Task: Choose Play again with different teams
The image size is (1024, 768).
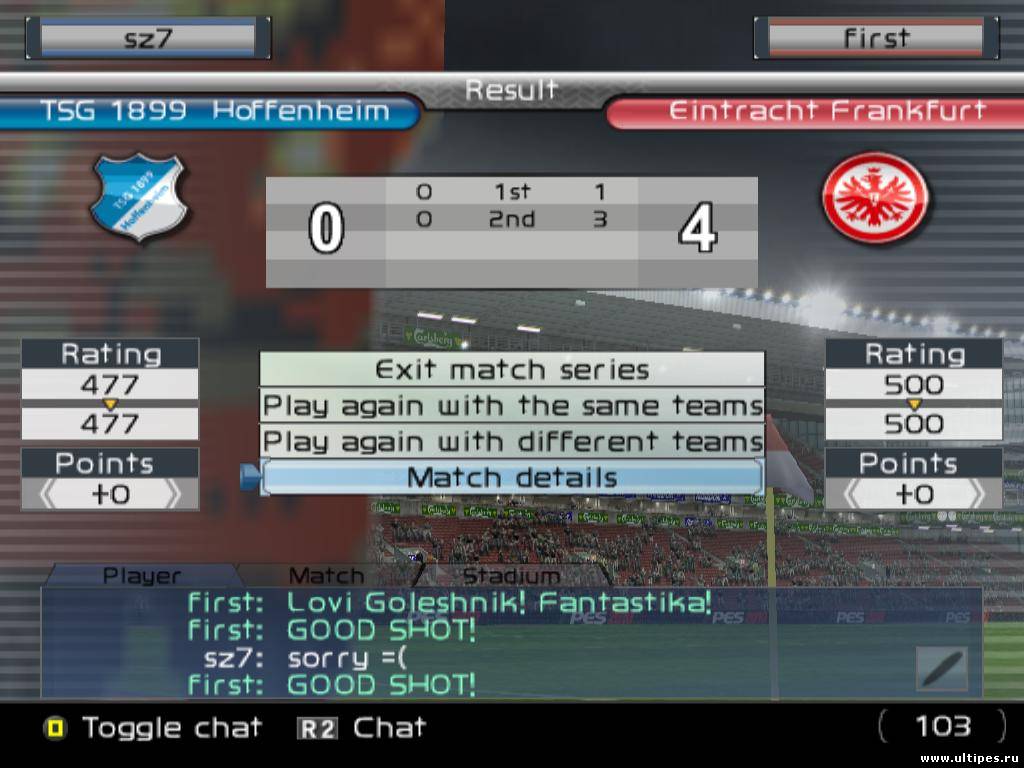Action: coord(512,441)
